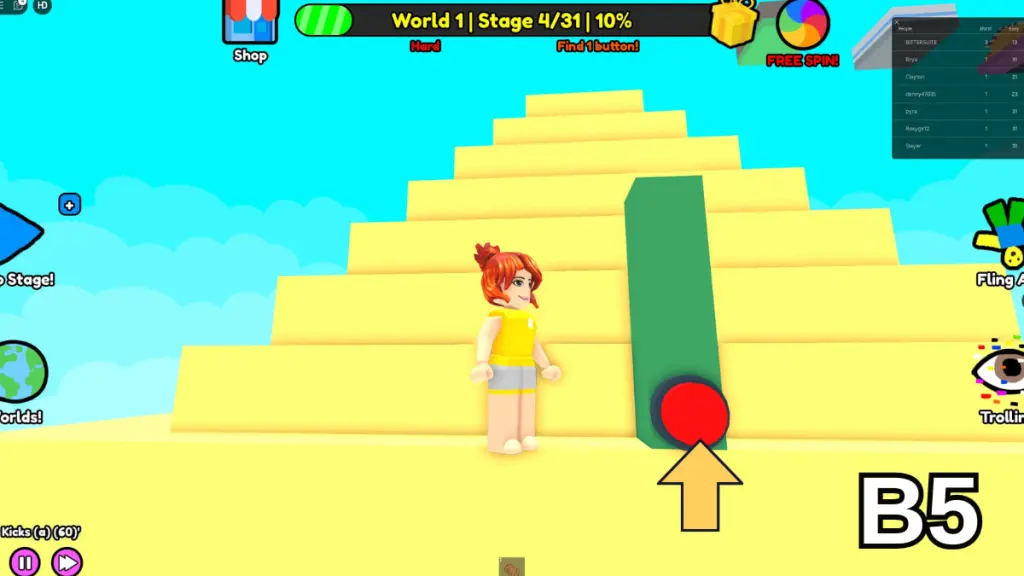Claim the FREE SPIN wheel
Viewport: 1024px width, 576px height.
pyautogui.click(x=803, y=26)
